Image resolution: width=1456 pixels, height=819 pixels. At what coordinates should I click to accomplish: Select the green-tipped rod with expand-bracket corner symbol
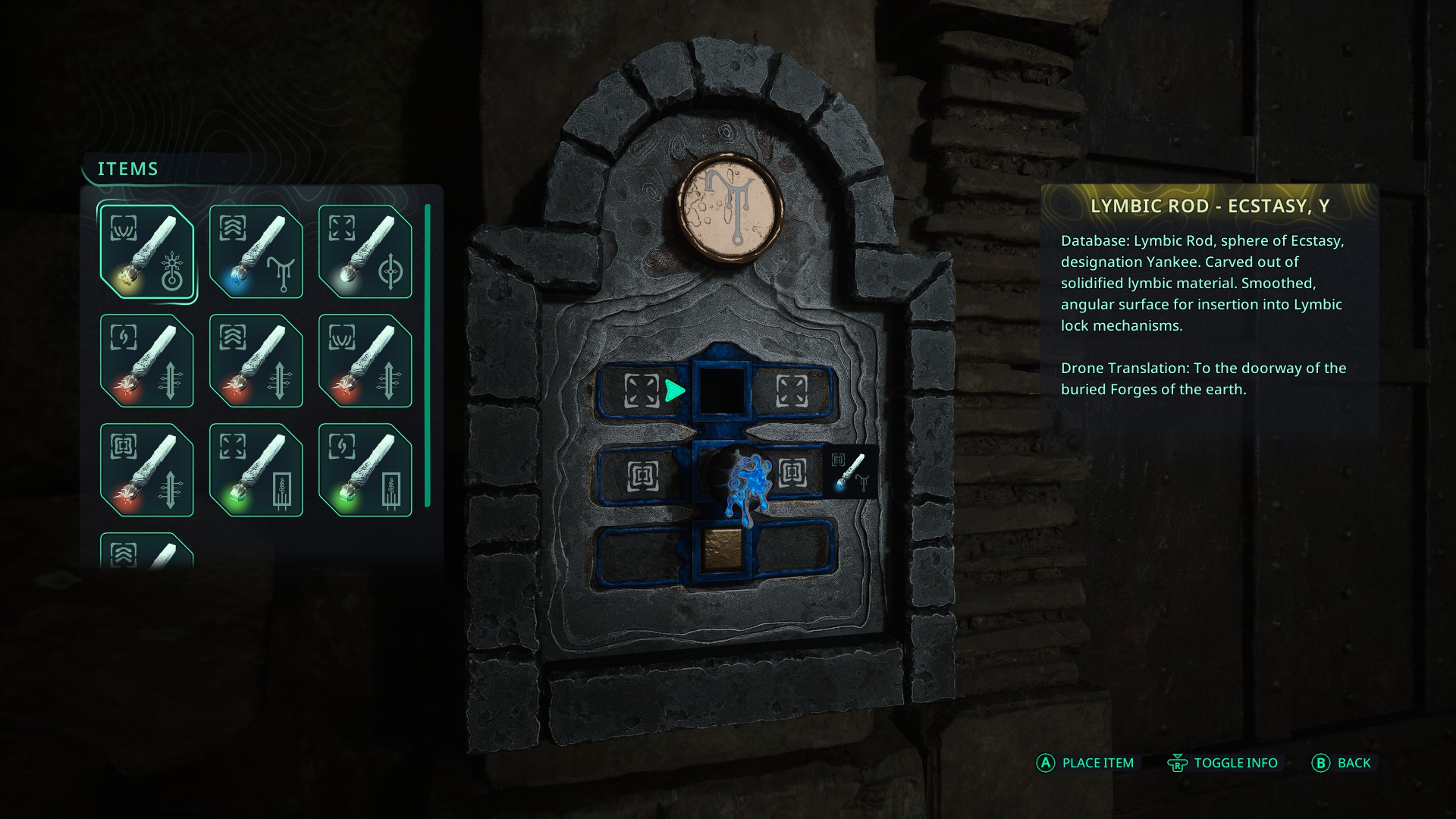(x=256, y=470)
